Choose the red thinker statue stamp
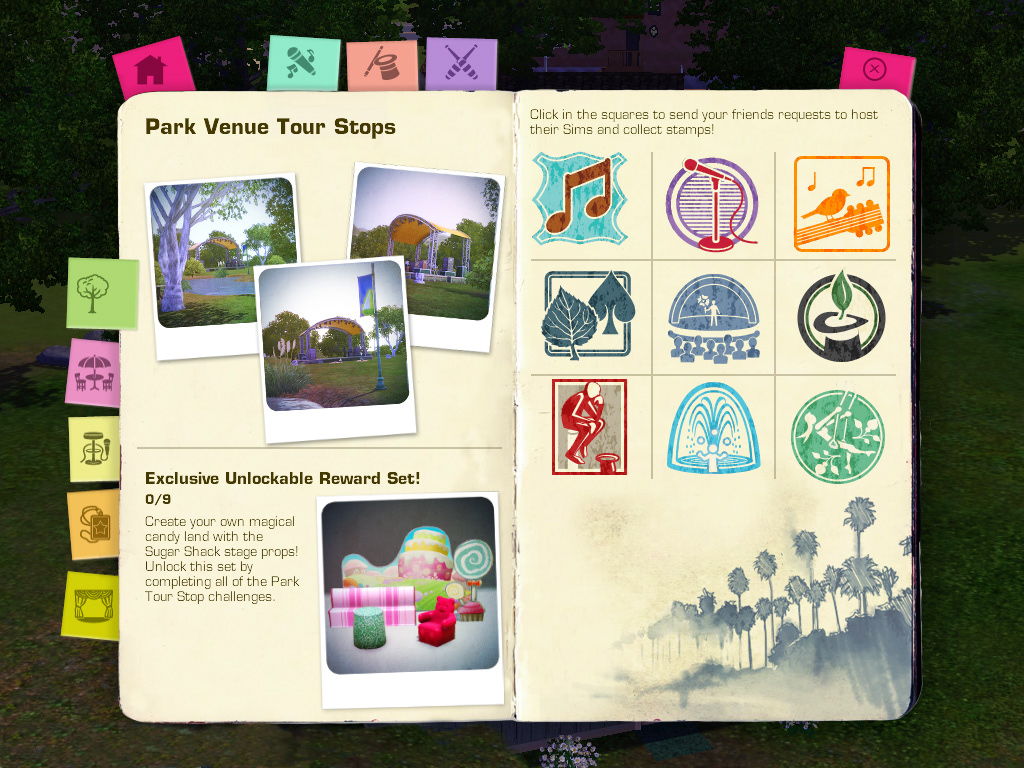 point(589,426)
